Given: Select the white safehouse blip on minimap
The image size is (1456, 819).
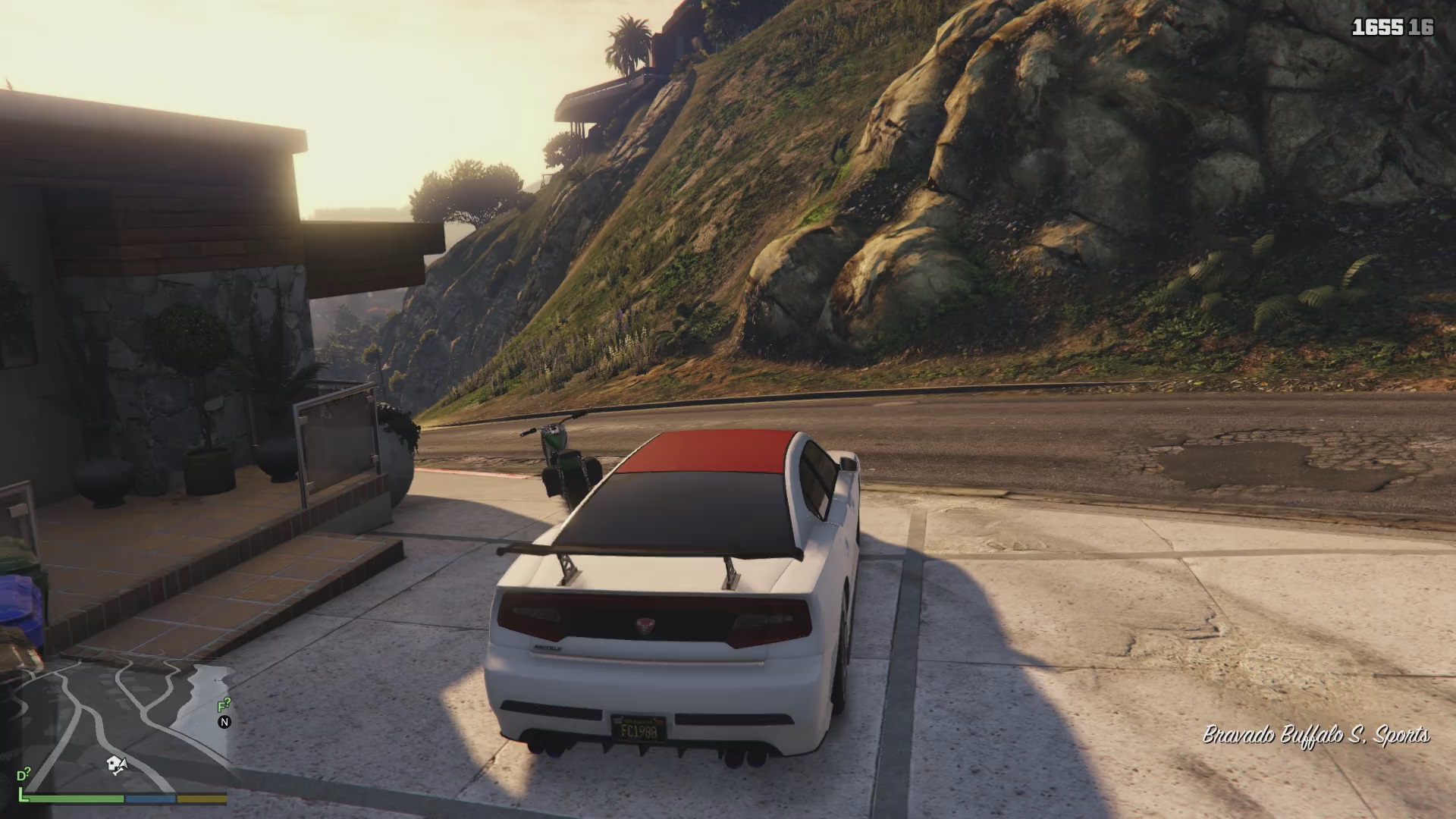Looking at the screenshot, I should (115, 764).
